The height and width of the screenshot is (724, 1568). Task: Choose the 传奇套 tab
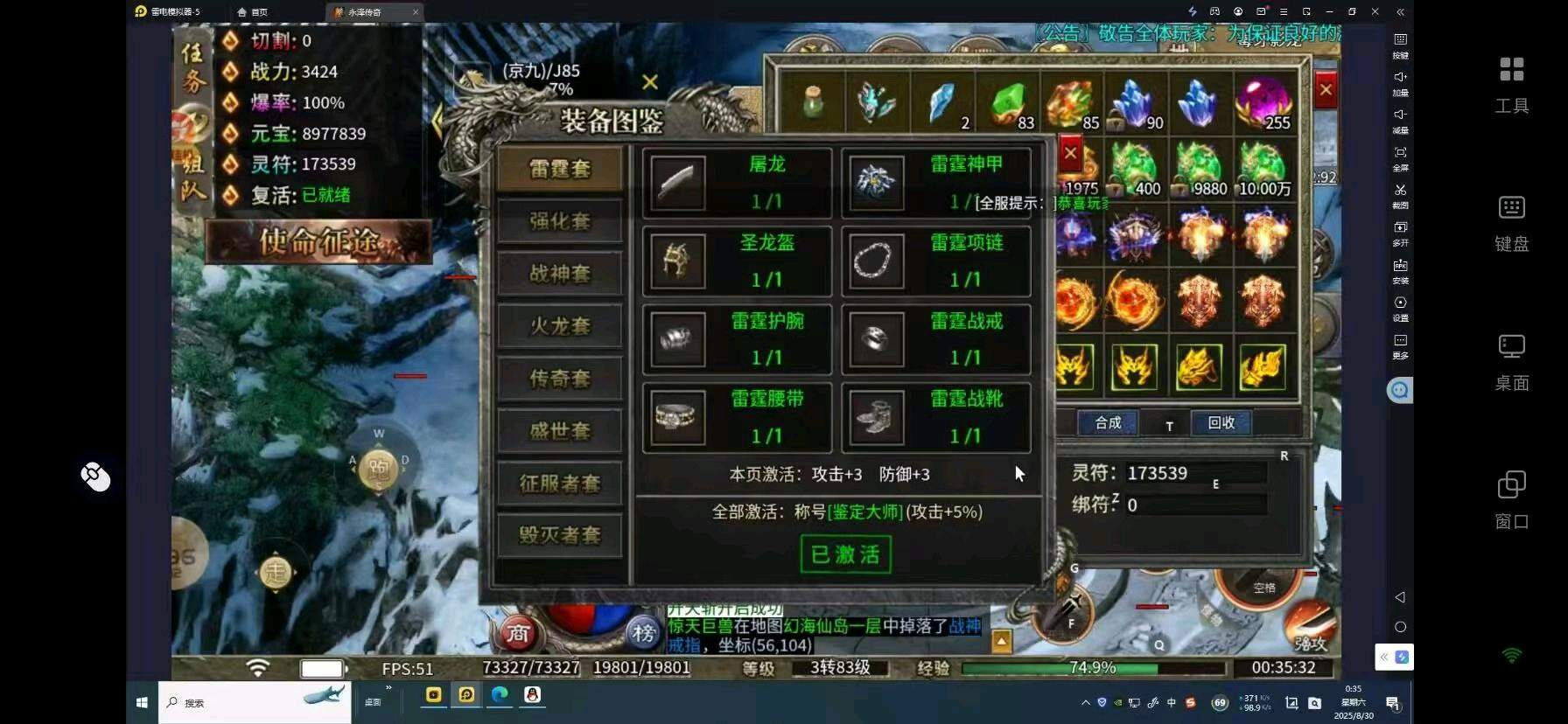click(560, 378)
